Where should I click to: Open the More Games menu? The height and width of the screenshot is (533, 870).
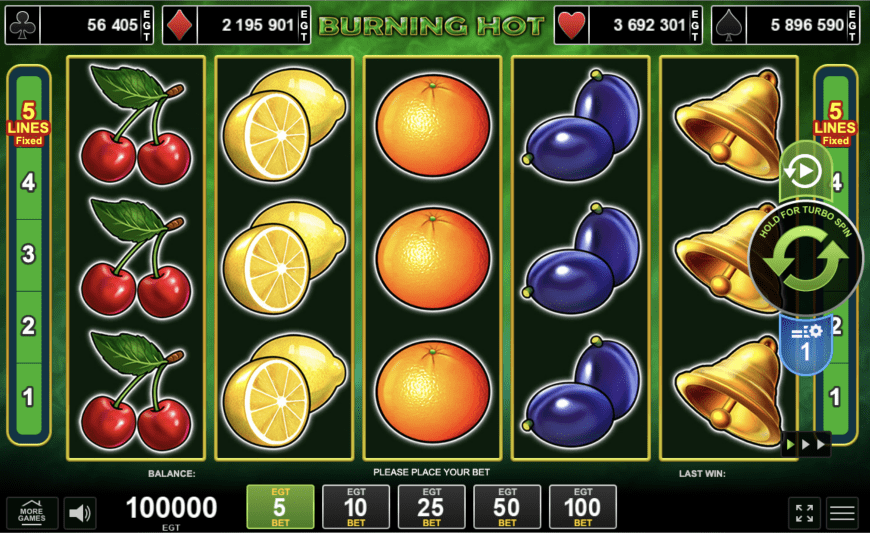(32, 513)
